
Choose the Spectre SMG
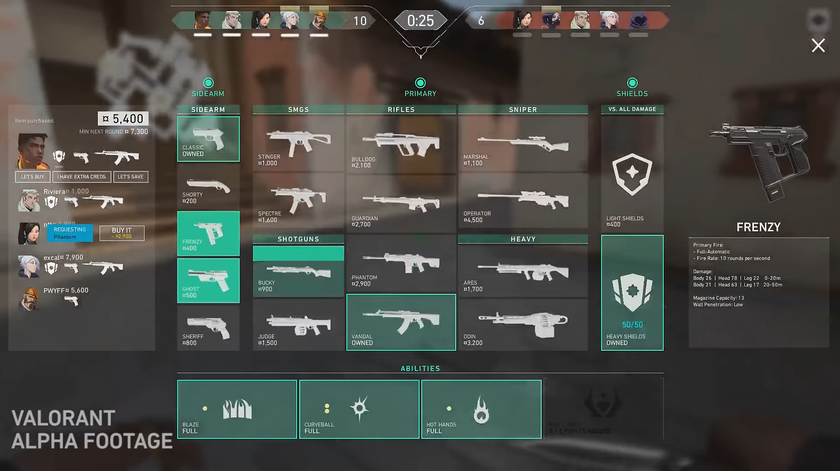(x=298, y=203)
